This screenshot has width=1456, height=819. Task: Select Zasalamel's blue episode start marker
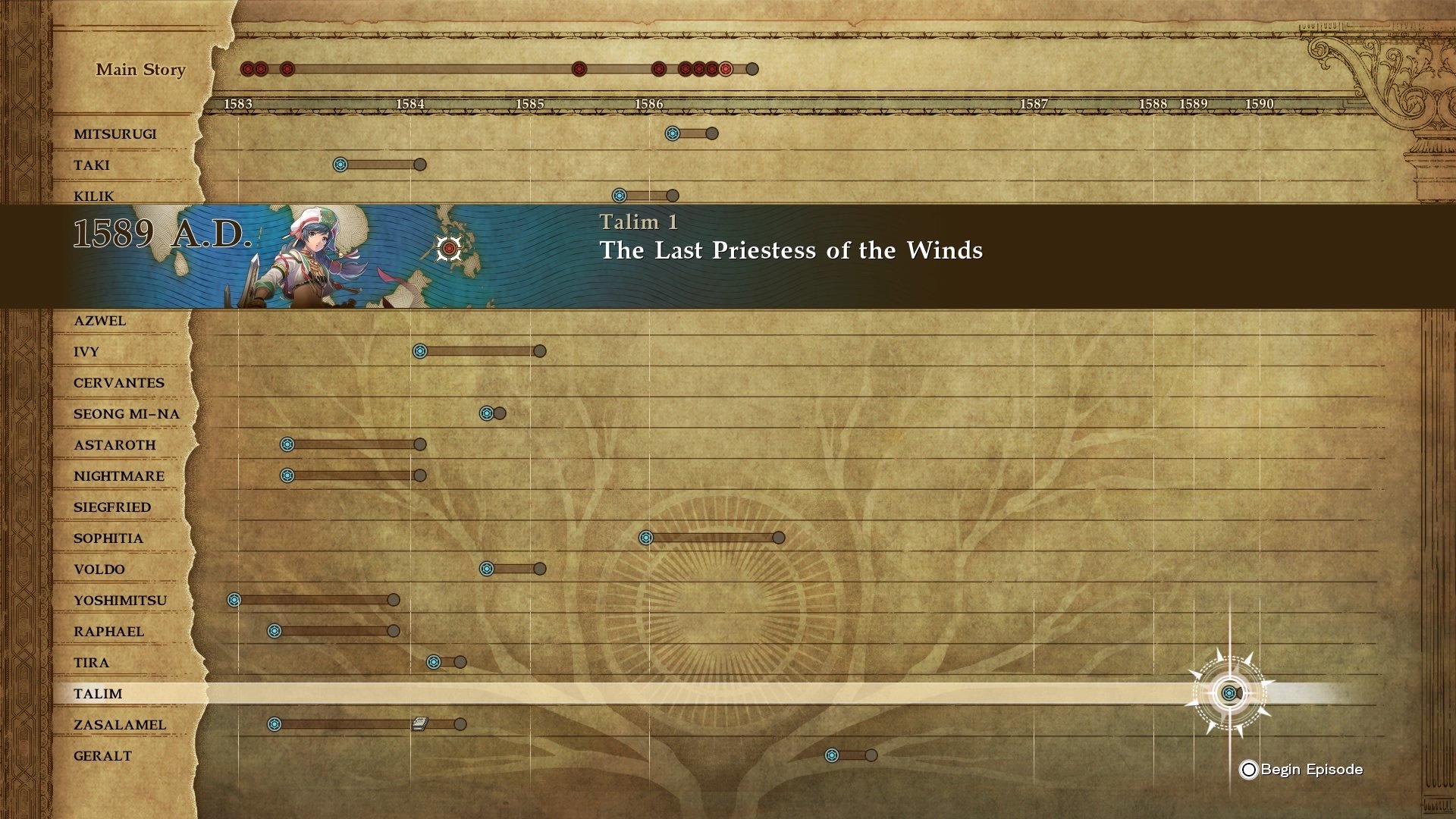[275, 724]
